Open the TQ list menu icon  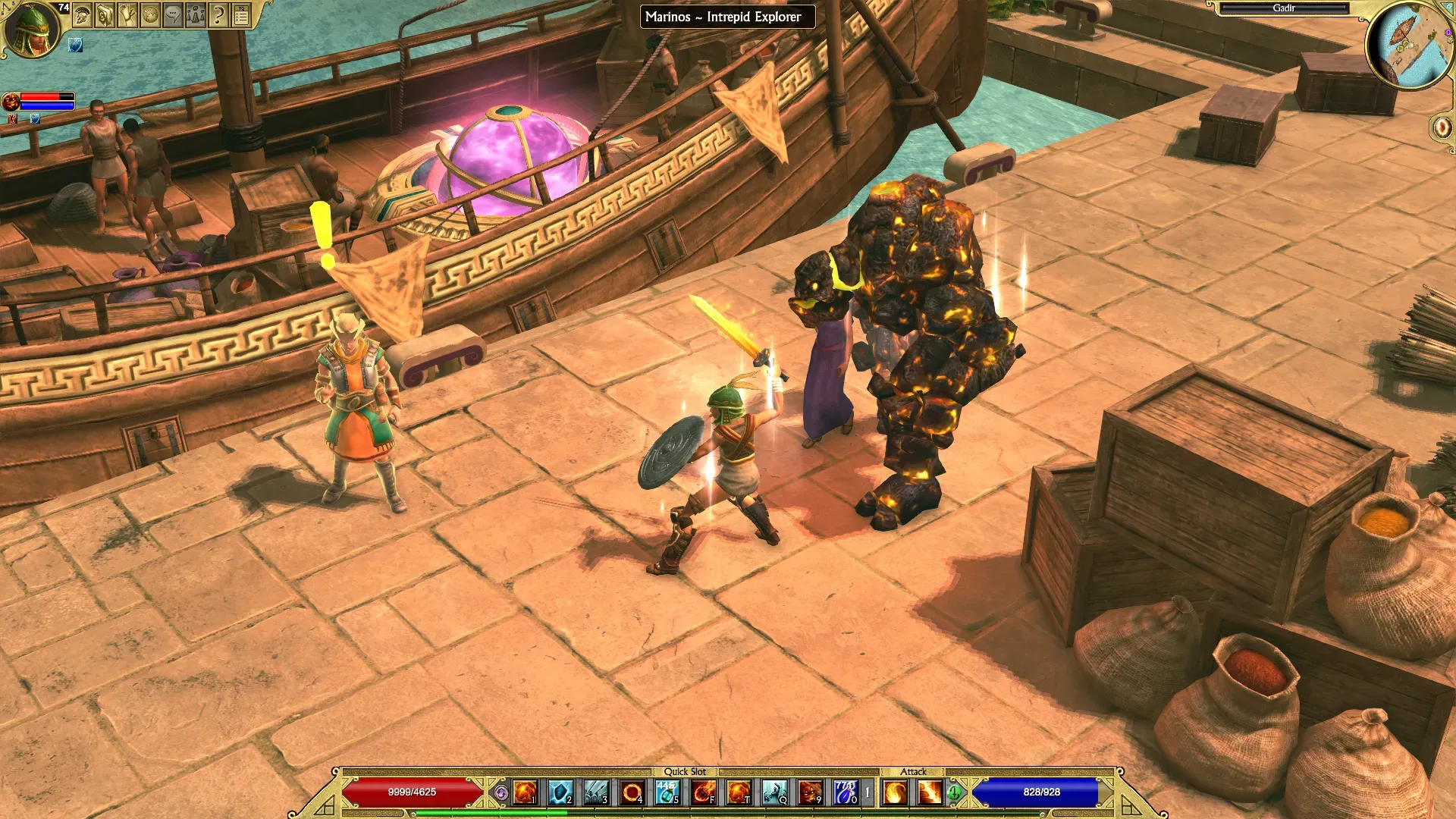point(241,14)
